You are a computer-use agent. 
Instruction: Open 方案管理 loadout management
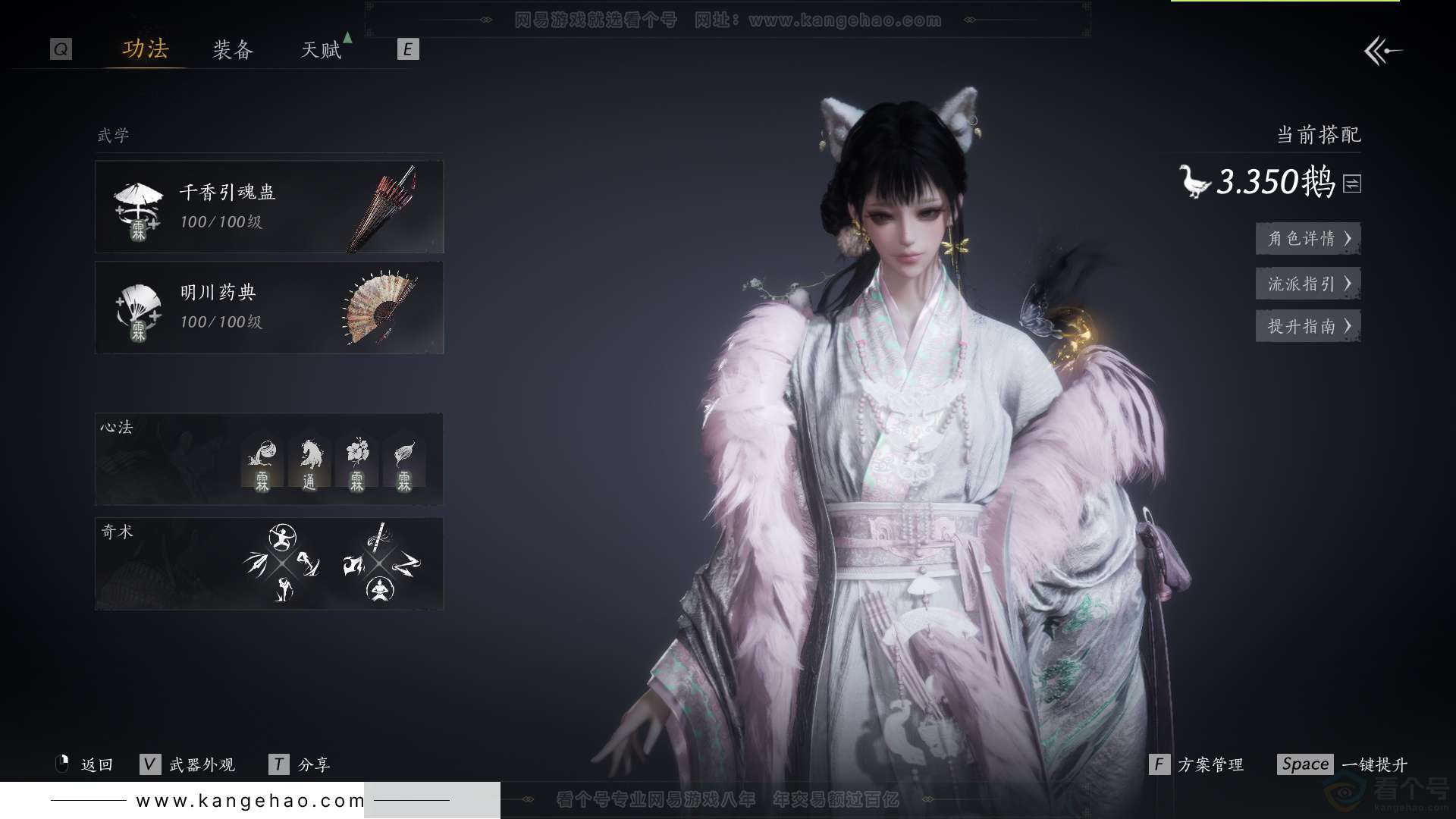1197,764
